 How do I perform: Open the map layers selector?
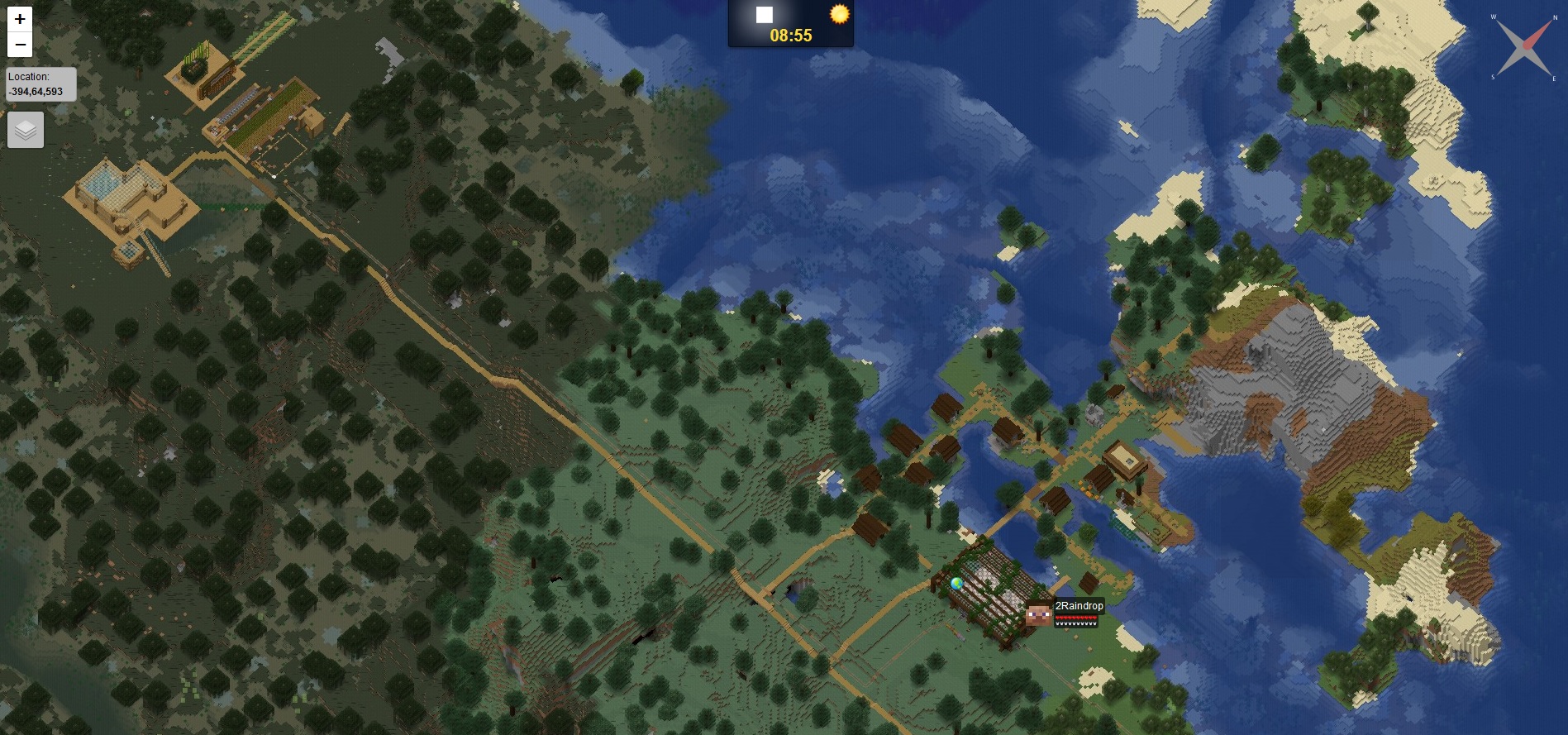coord(26,130)
